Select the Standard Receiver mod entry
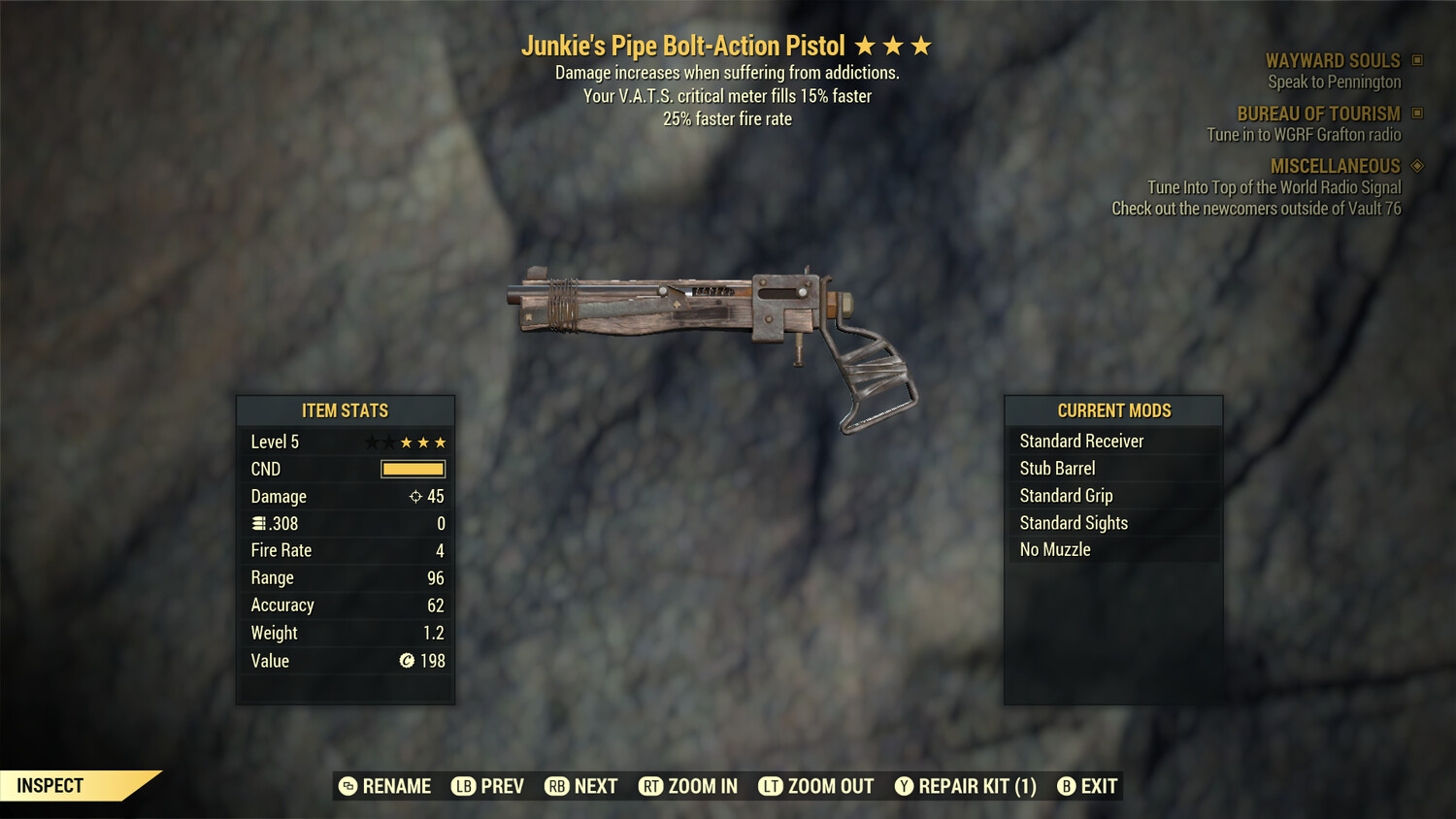This screenshot has height=819, width=1456. [x=1081, y=441]
